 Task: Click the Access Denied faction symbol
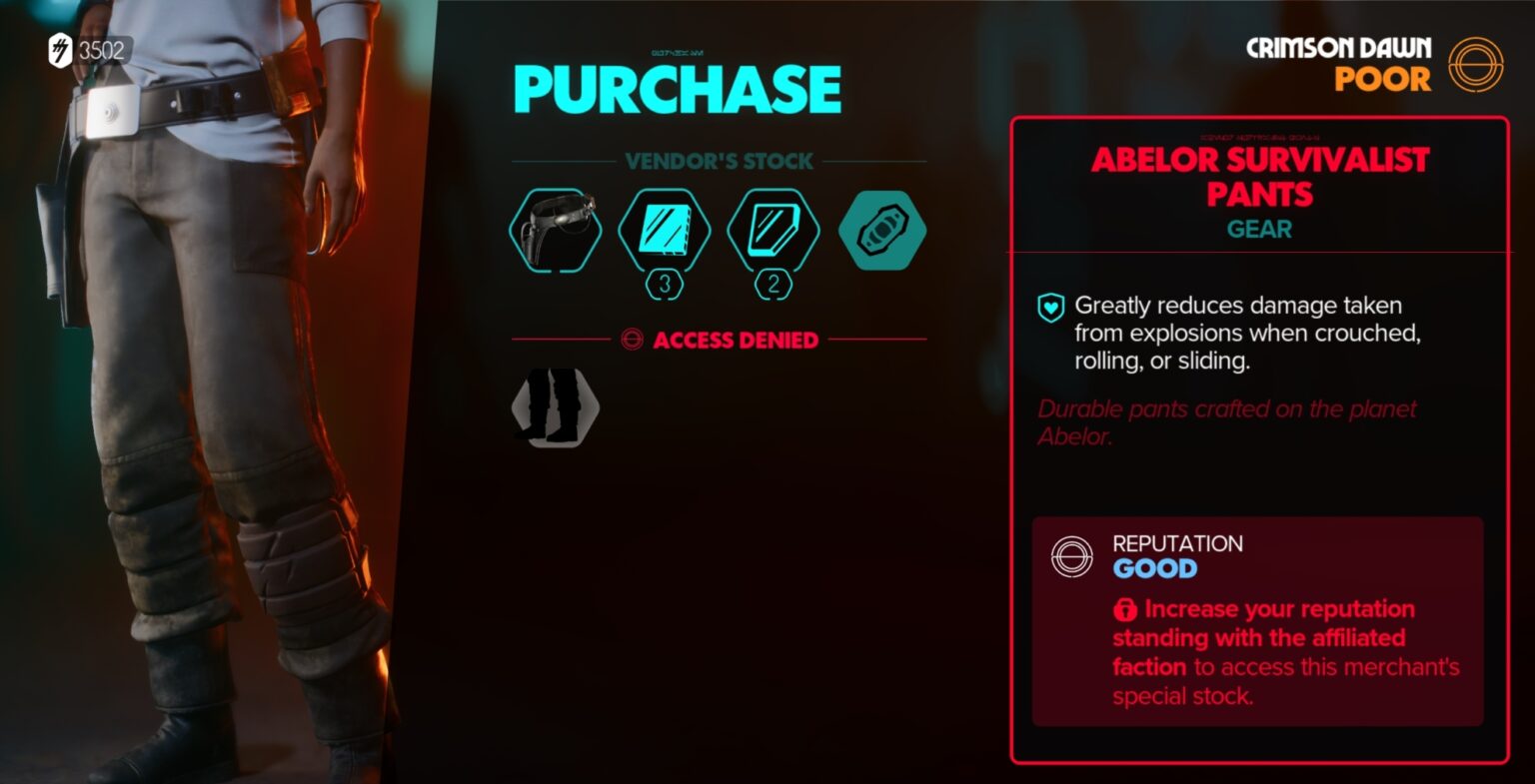[631, 340]
